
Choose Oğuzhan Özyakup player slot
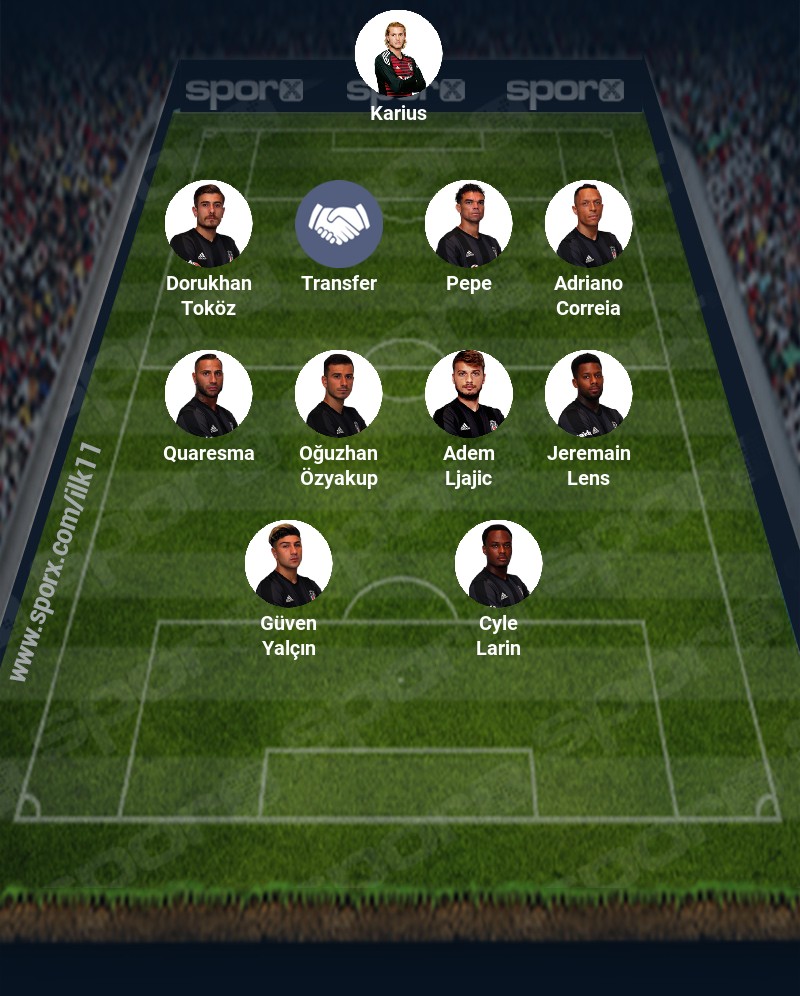pyautogui.click(x=338, y=394)
